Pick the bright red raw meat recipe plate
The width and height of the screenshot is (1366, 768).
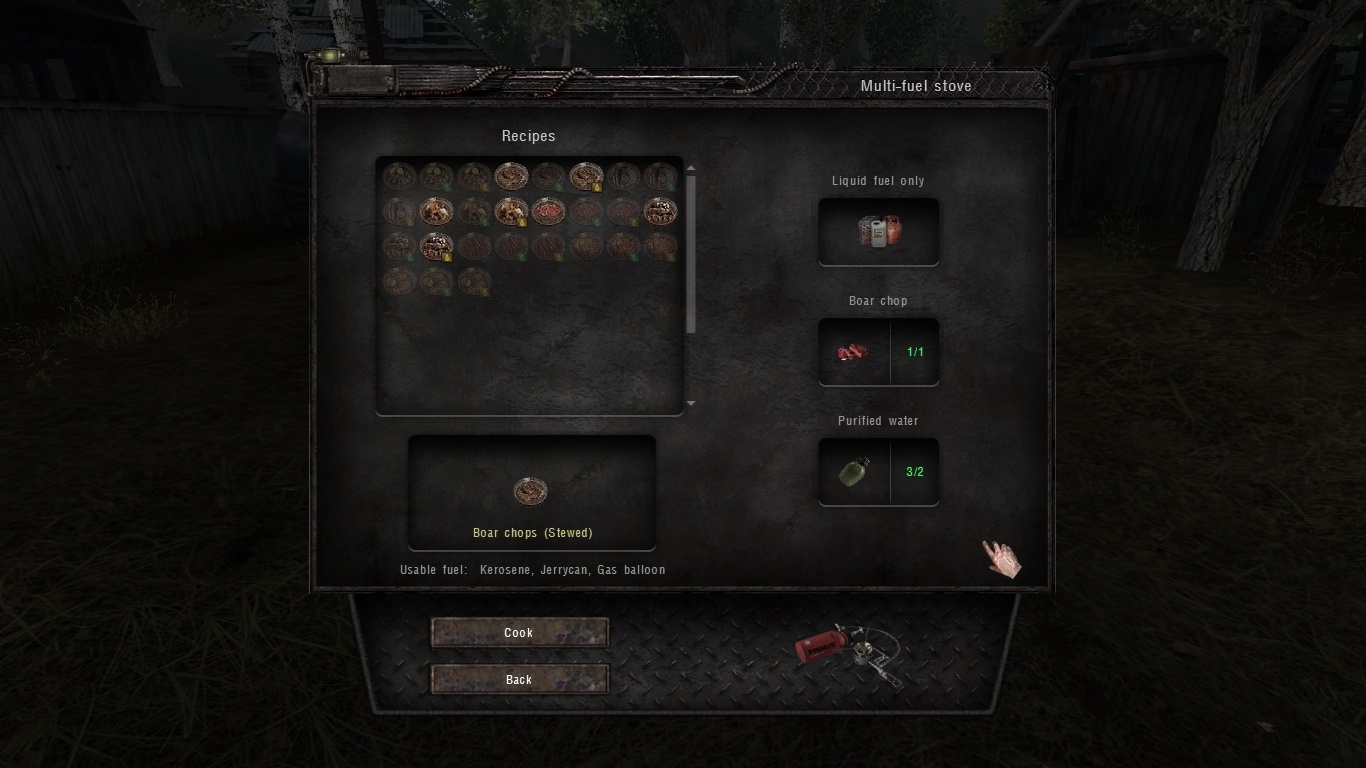click(x=548, y=211)
